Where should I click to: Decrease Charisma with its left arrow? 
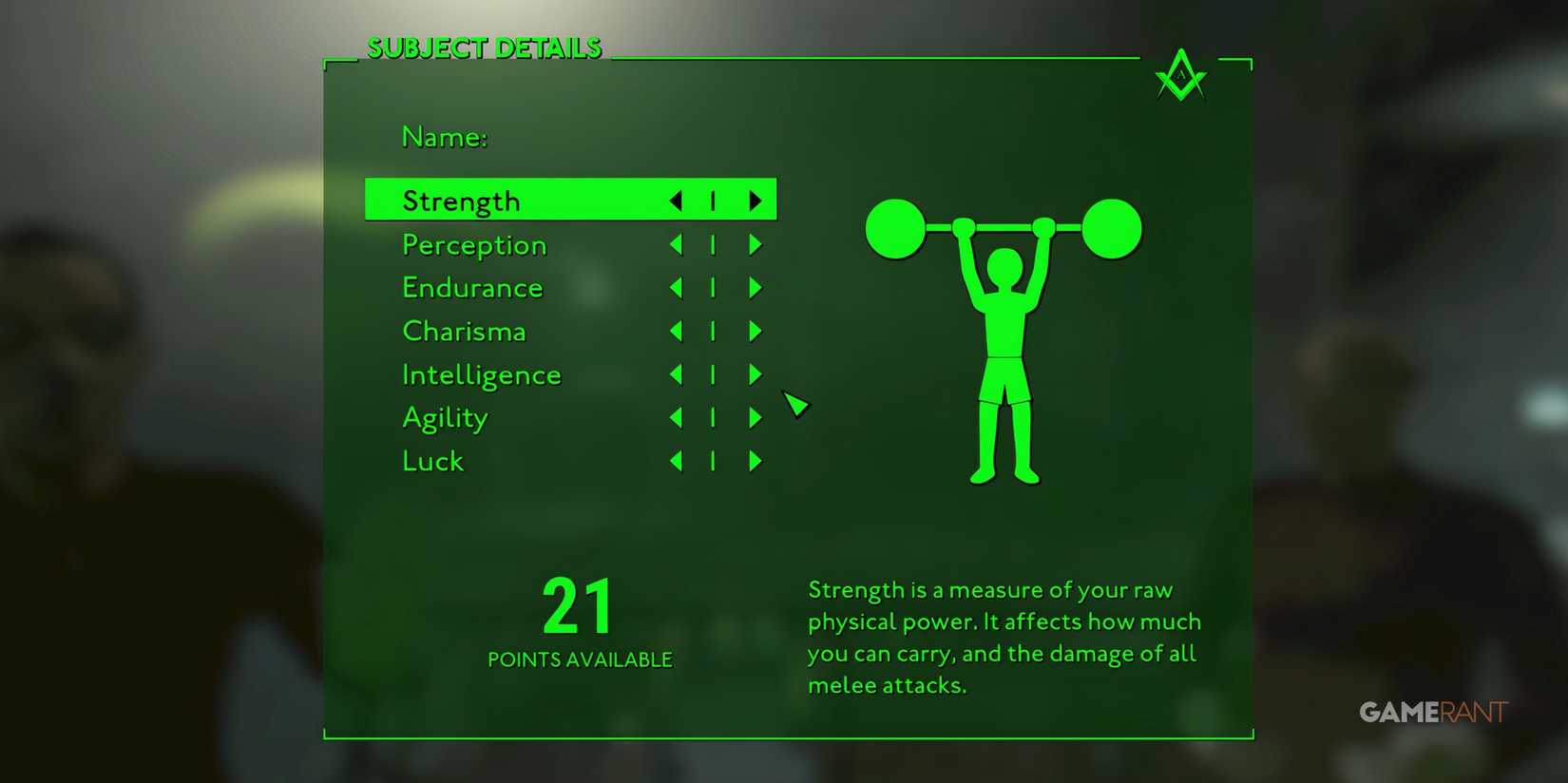(675, 331)
